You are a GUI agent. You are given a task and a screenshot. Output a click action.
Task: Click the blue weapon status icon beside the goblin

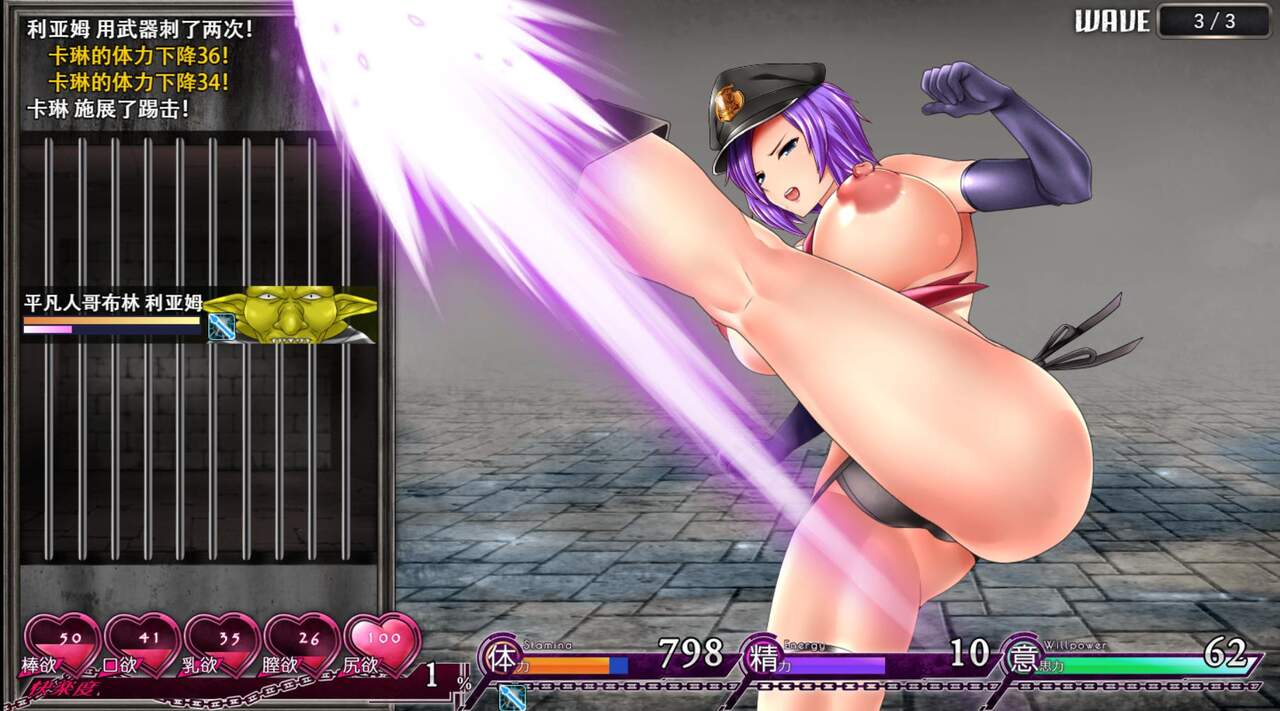[221, 328]
